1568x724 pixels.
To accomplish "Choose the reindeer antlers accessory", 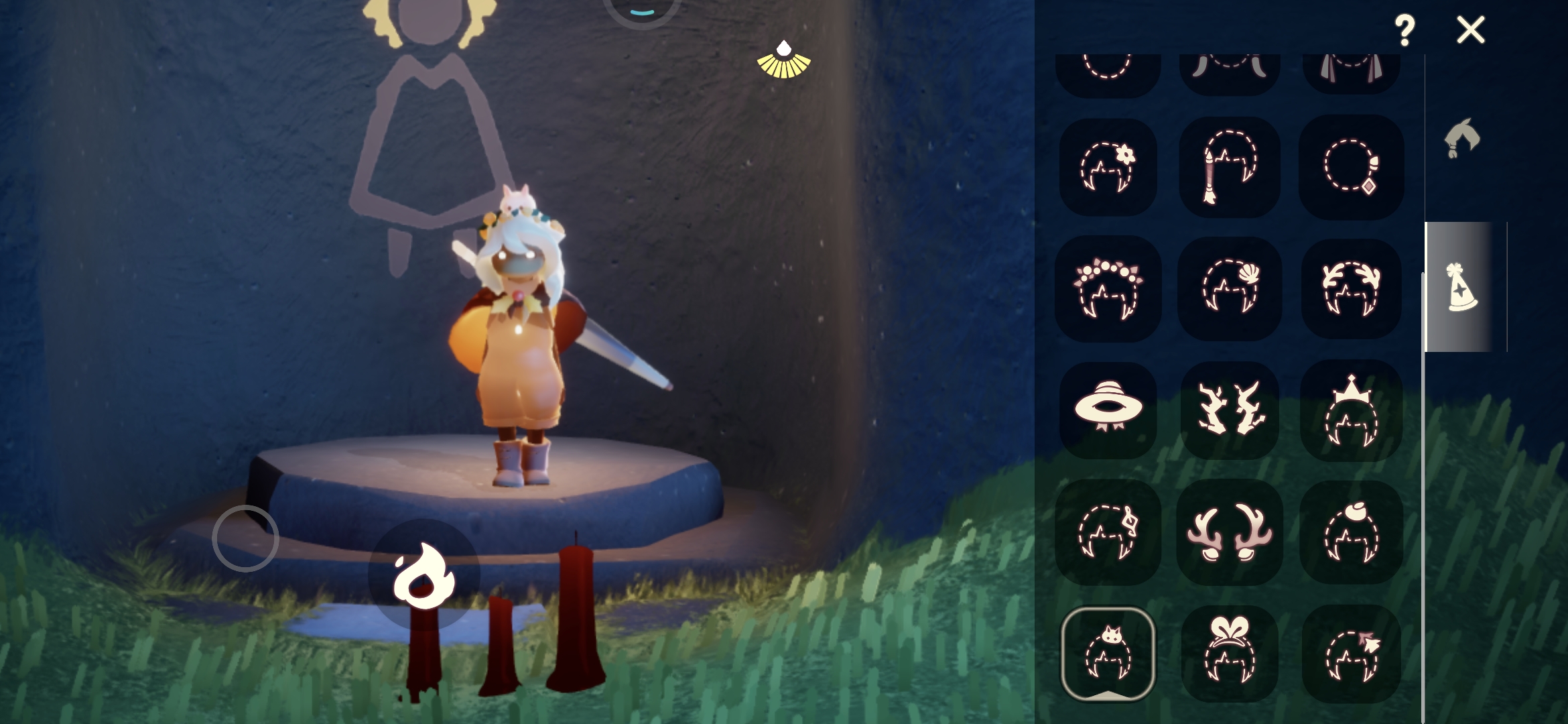I will pyautogui.click(x=1229, y=532).
